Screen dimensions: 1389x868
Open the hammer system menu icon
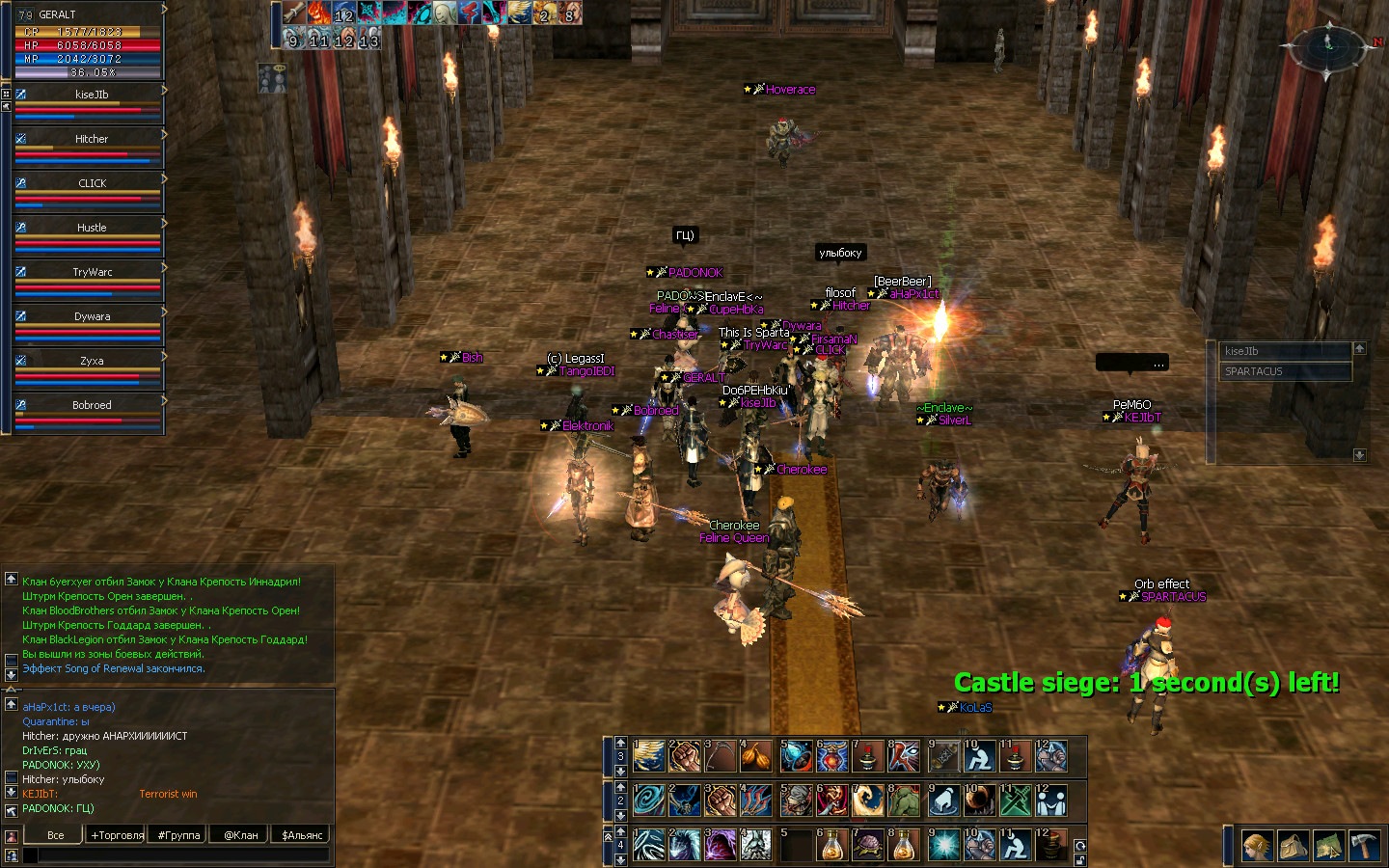pyautogui.click(x=1365, y=846)
